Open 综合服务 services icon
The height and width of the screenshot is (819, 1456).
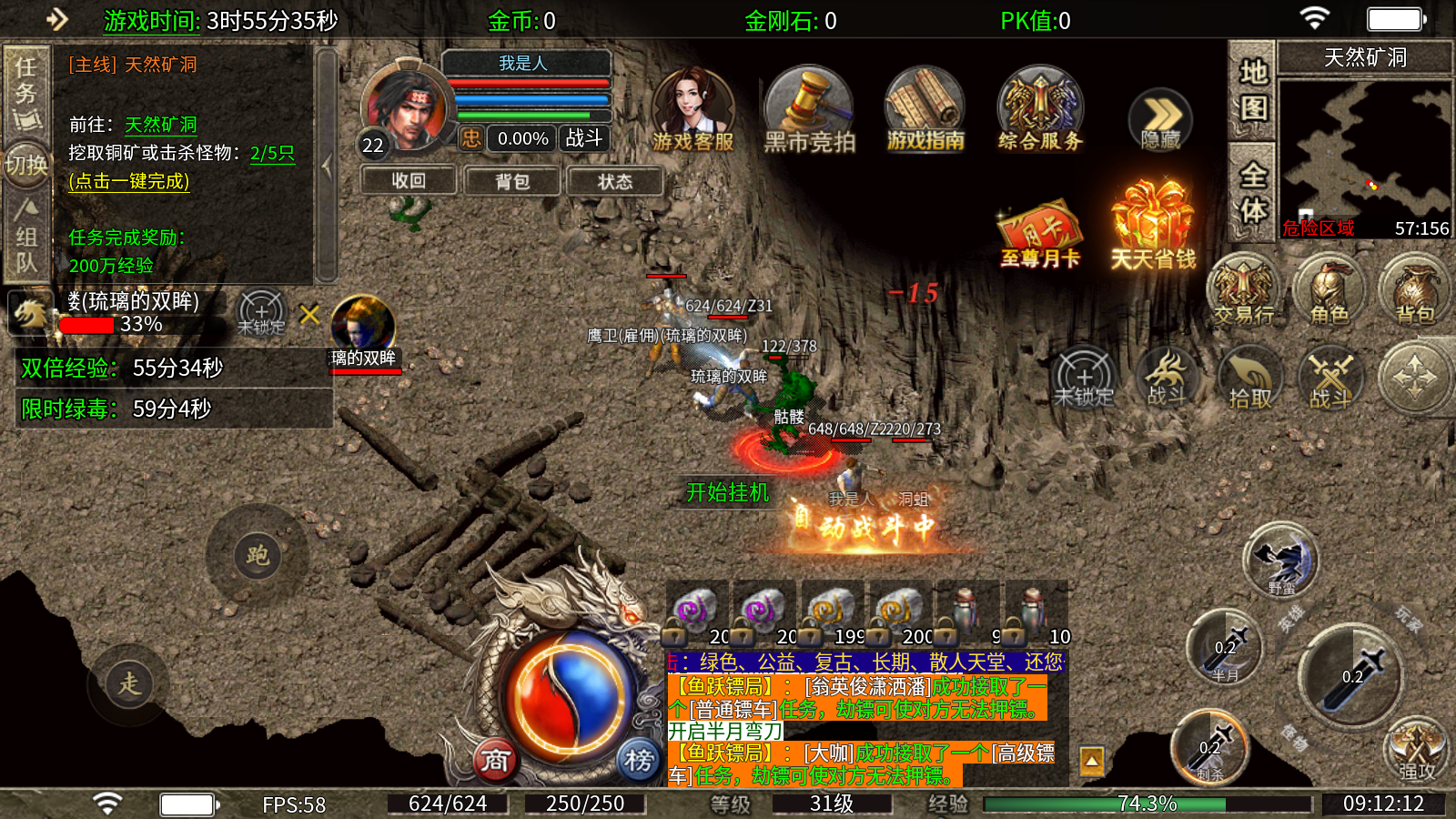1040,110
